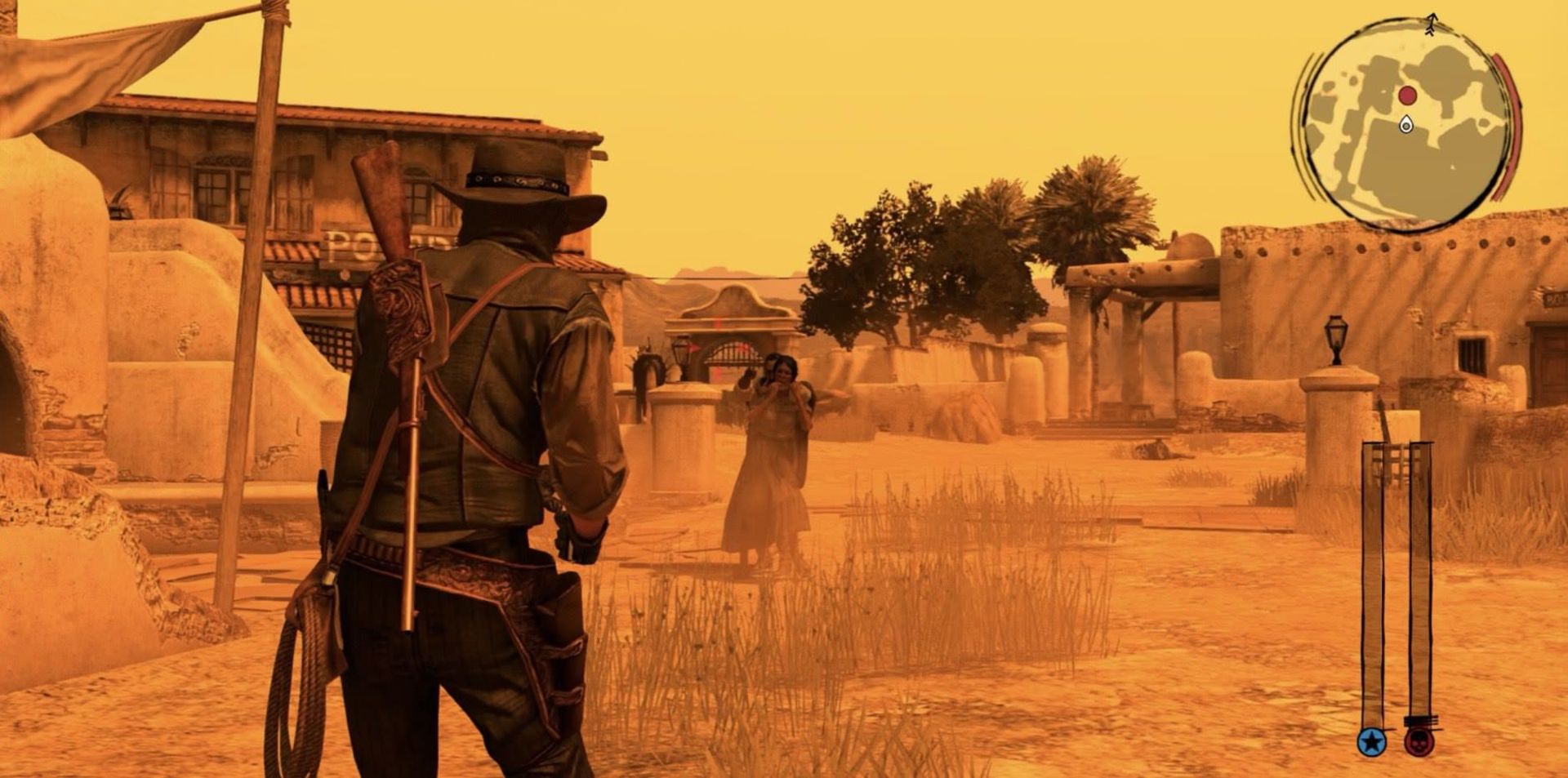Click the blue star rank icon
The width and height of the screenshot is (1568, 778).
pyautogui.click(x=1372, y=742)
